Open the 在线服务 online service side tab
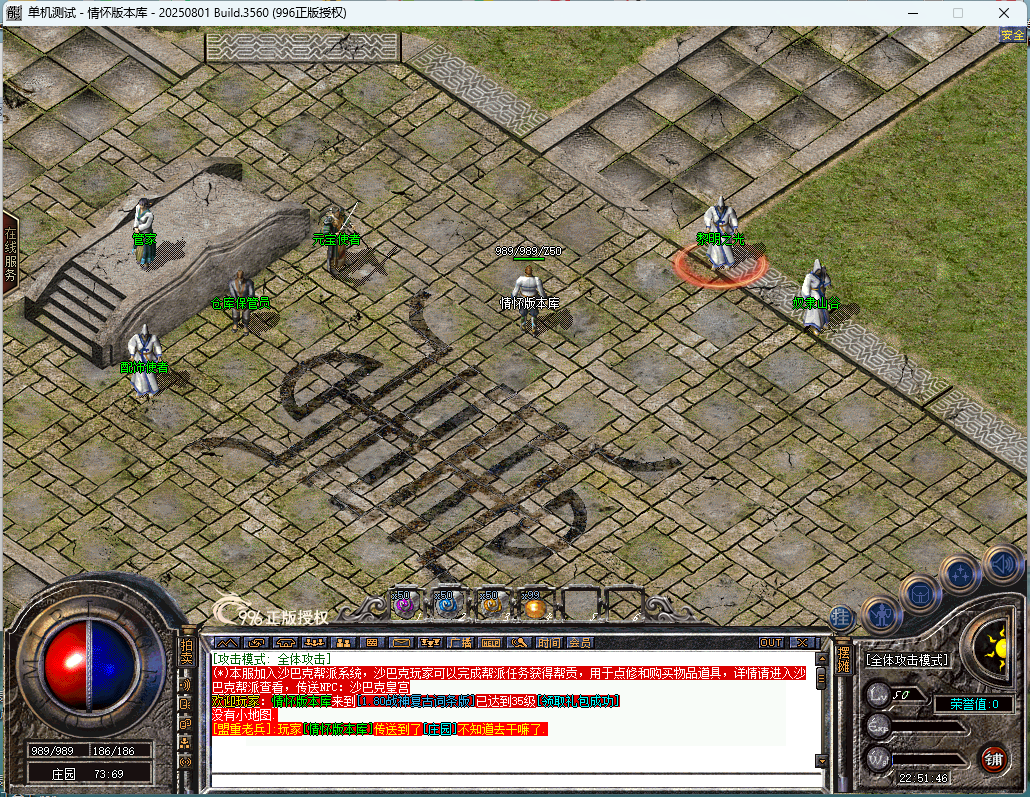Image resolution: width=1030 pixels, height=797 pixels. pyautogui.click(x=10, y=252)
